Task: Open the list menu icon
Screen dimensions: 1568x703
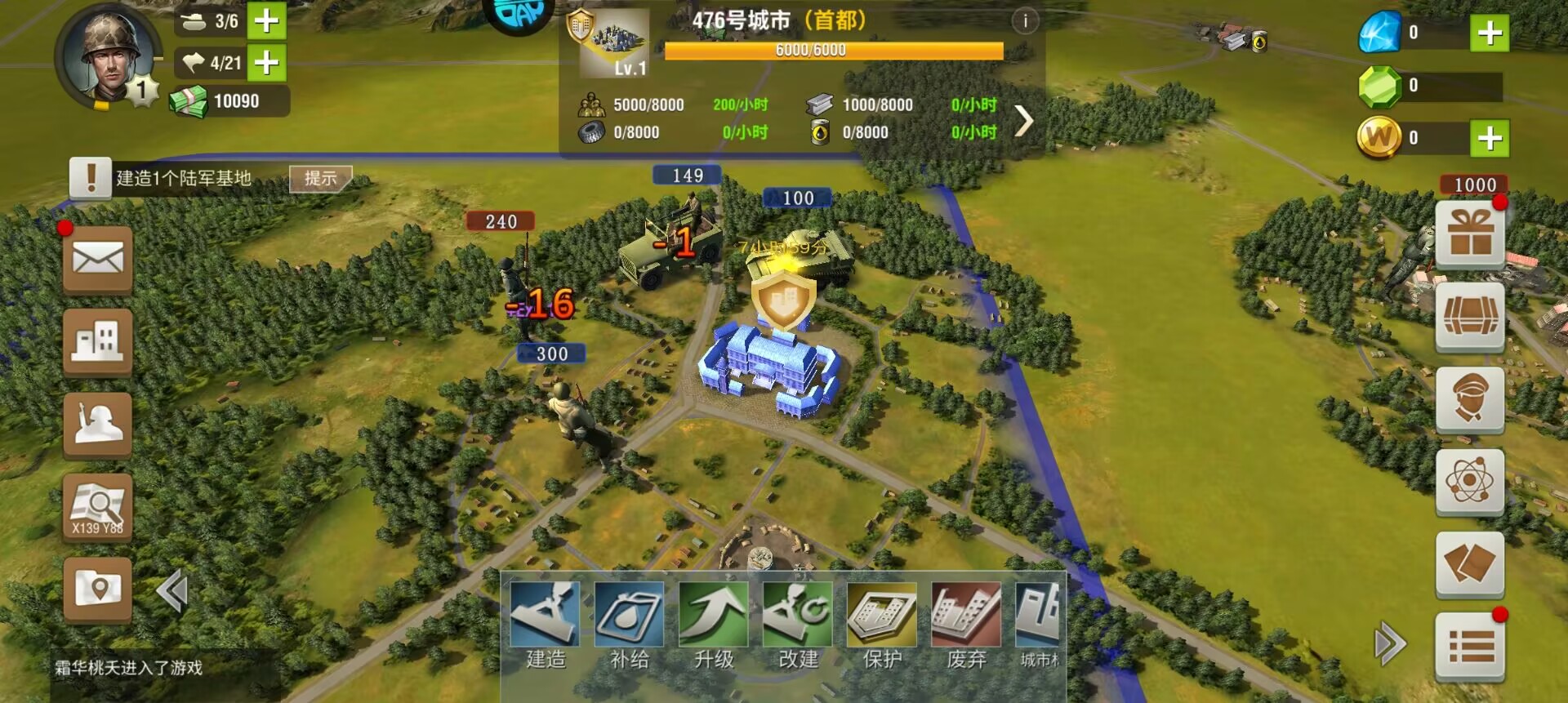Action: pyautogui.click(x=1470, y=647)
